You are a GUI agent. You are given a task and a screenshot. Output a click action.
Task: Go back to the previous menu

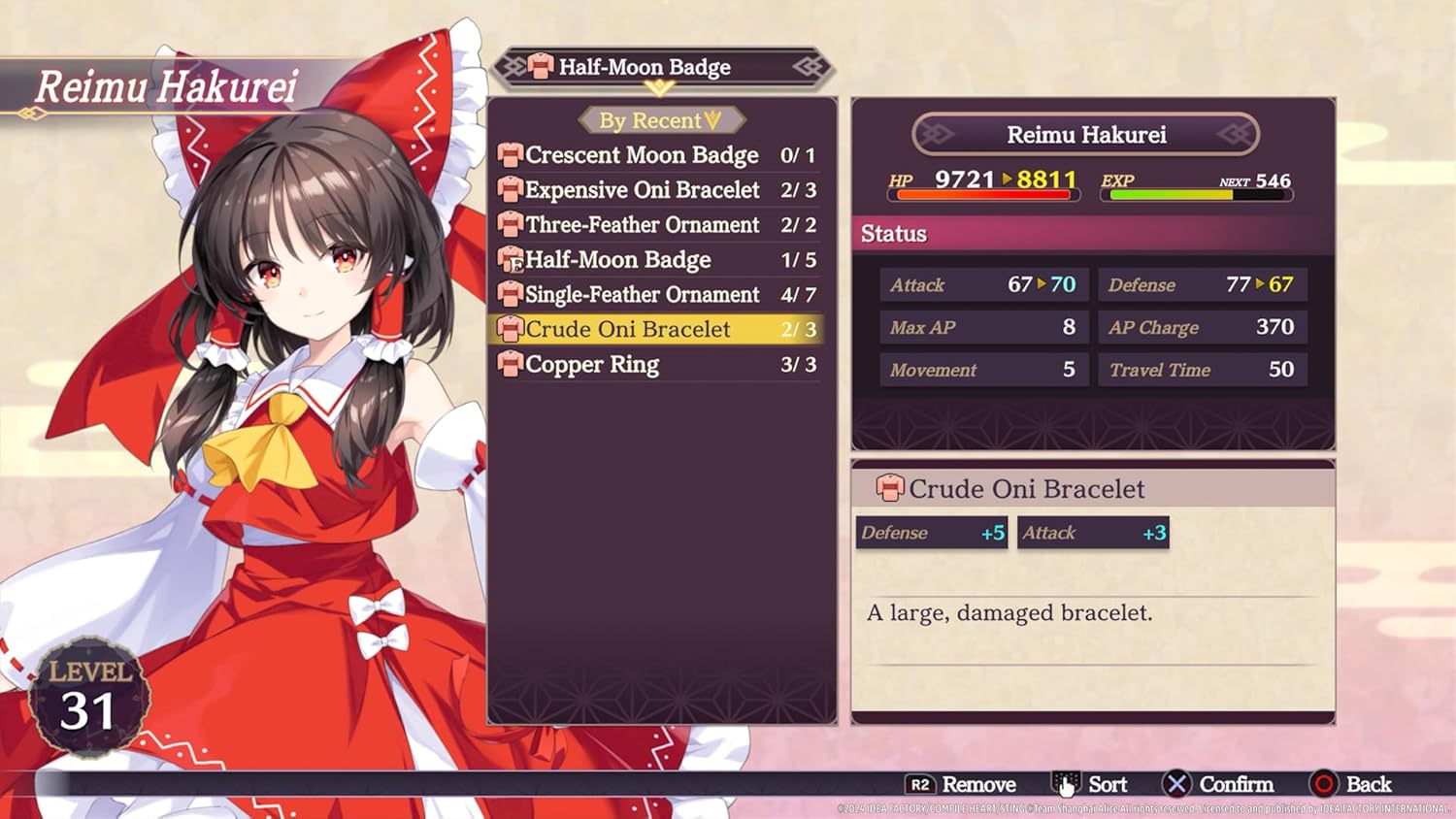tap(1351, 784)
